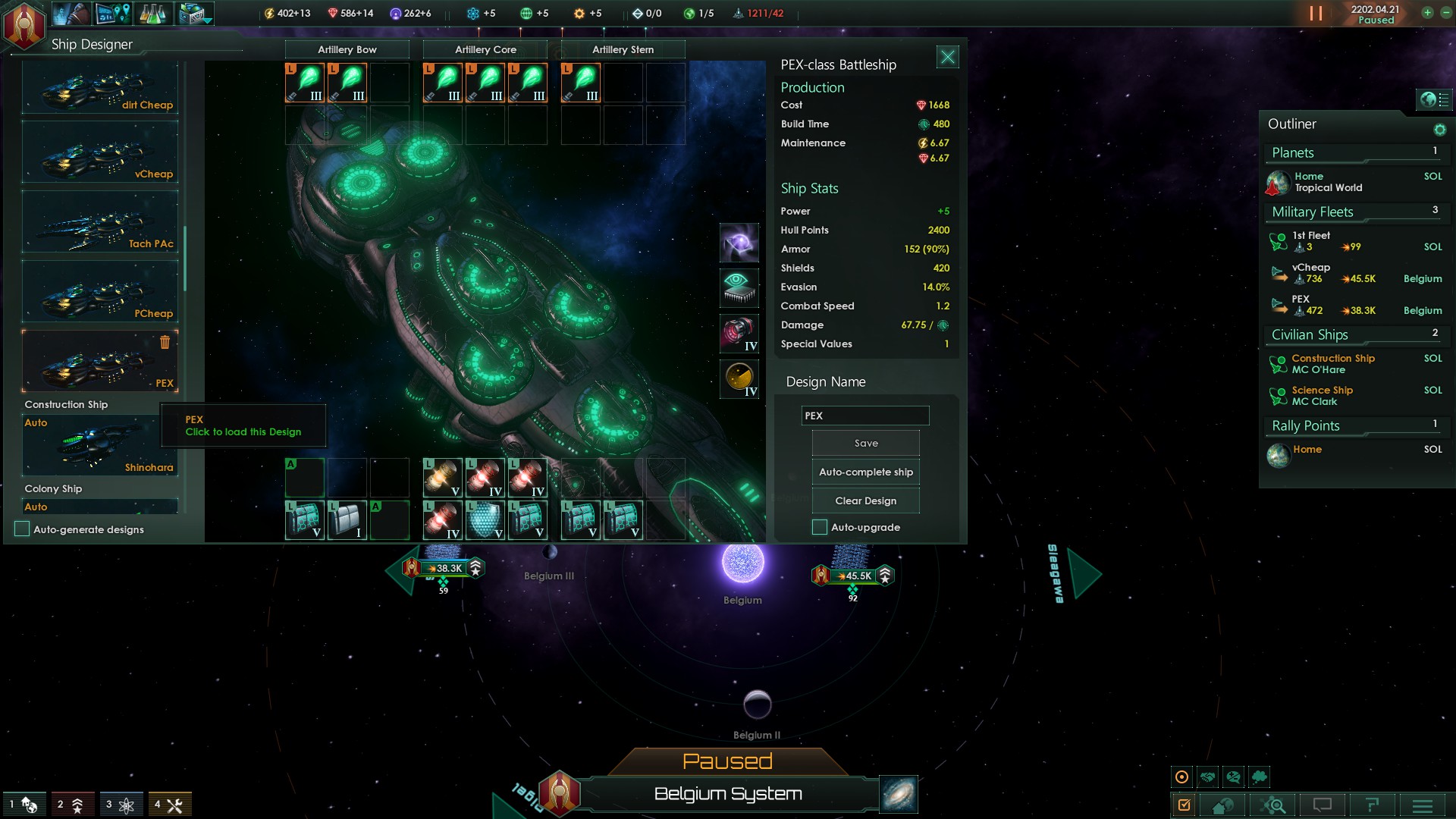Image resolution: width=1456 pixels, height=819 pixels.
Task: Open Outliner settings gear
Action: pos(1439,130)
